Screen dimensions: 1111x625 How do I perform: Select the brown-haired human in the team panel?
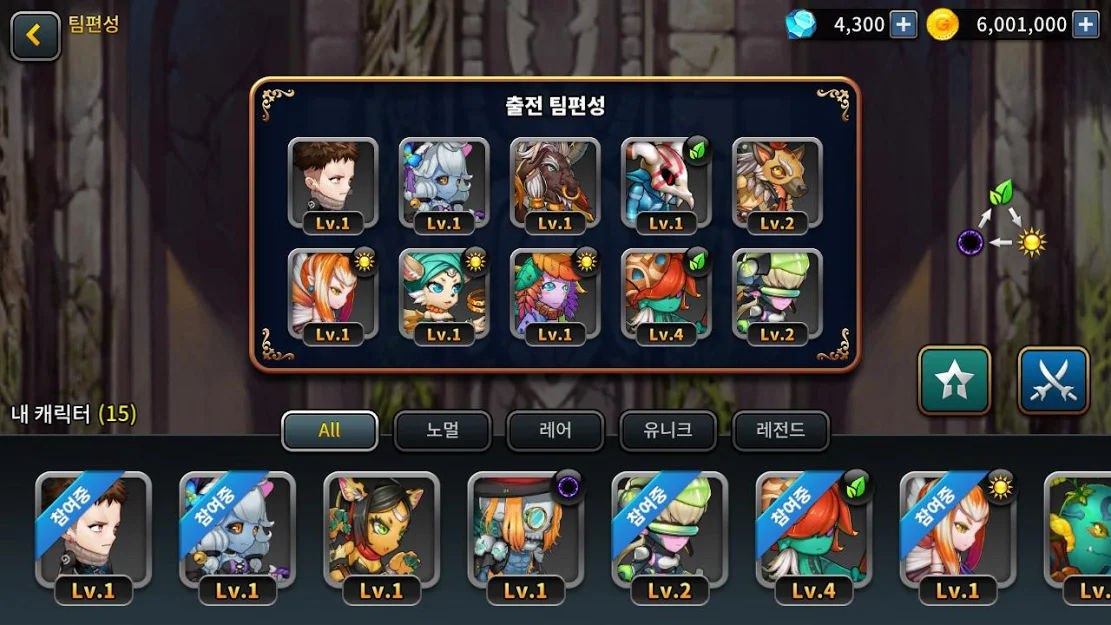pyautogui.click(x=333, y=183)
